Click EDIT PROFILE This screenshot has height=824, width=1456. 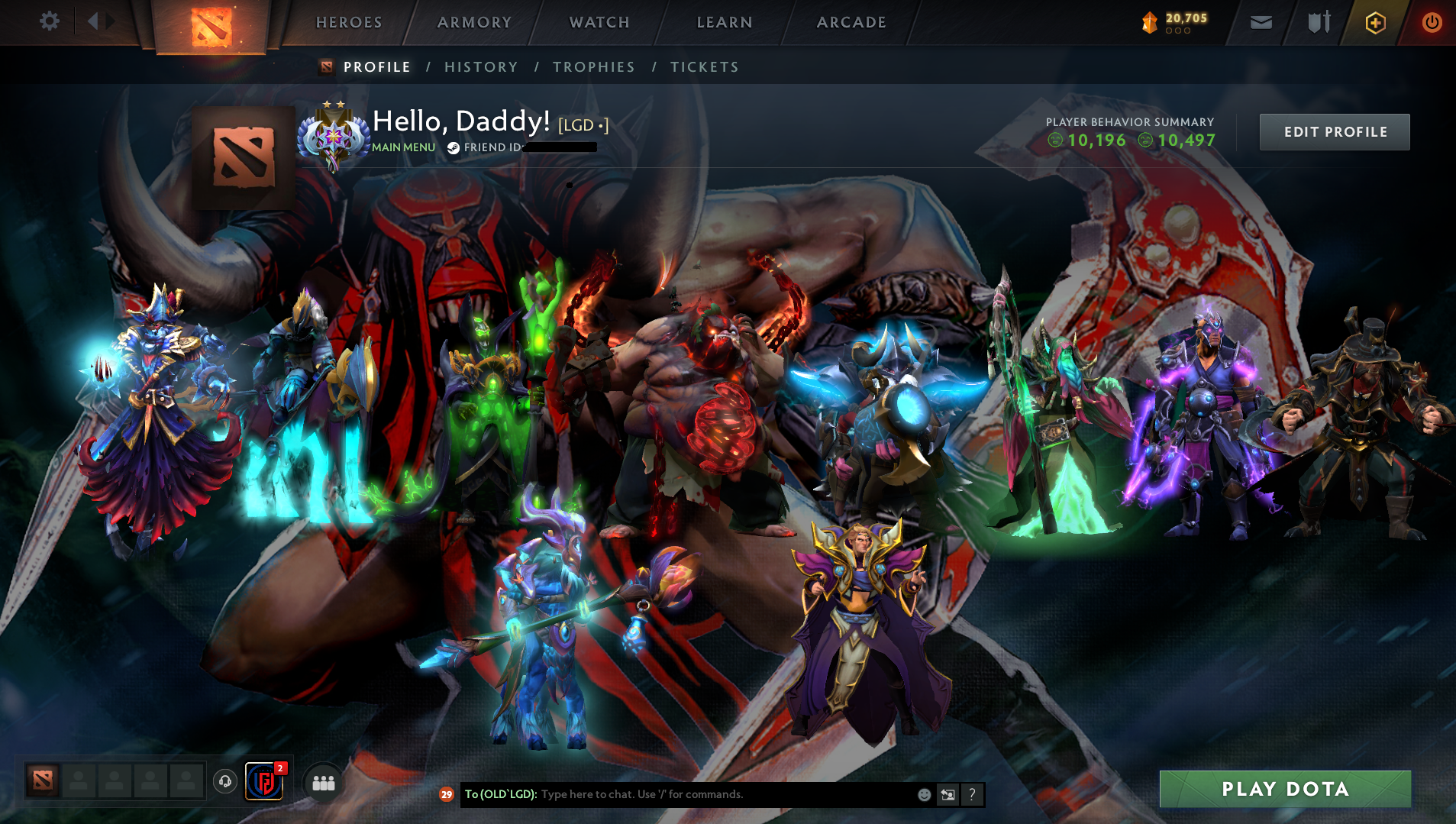coord(1335,131)
